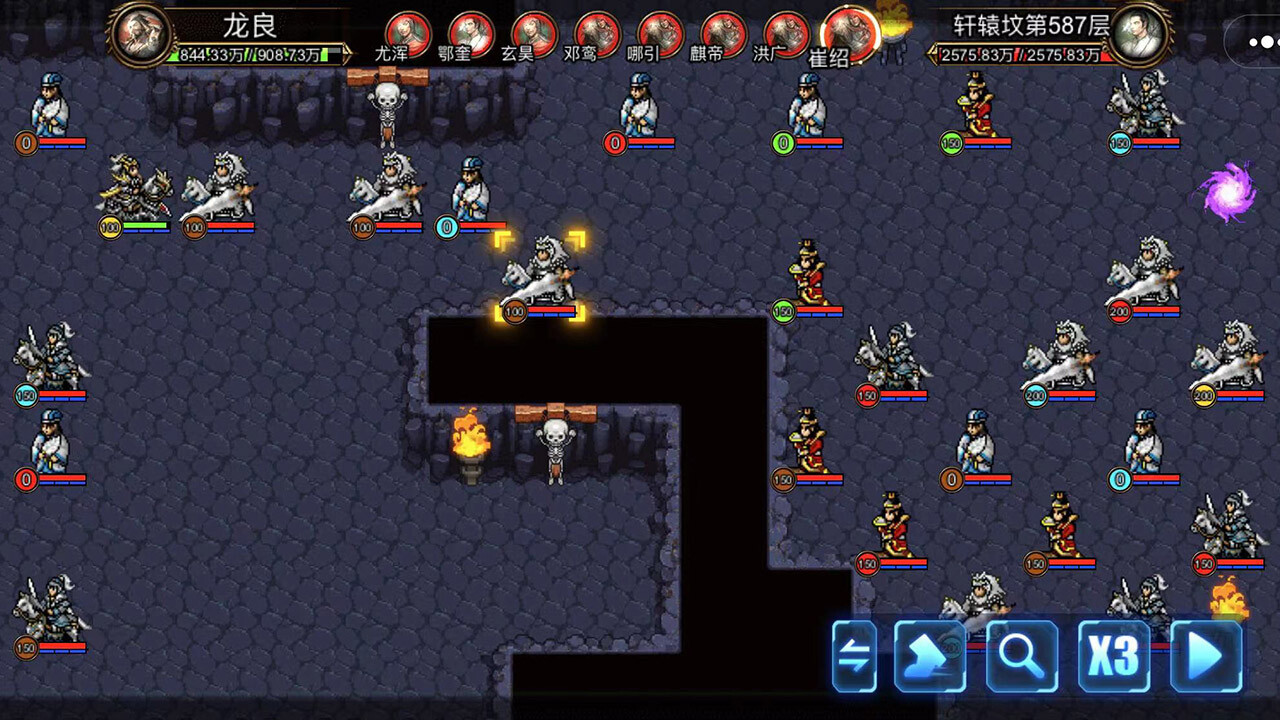Select the unit with yellow selection brackets

[540, 275]
